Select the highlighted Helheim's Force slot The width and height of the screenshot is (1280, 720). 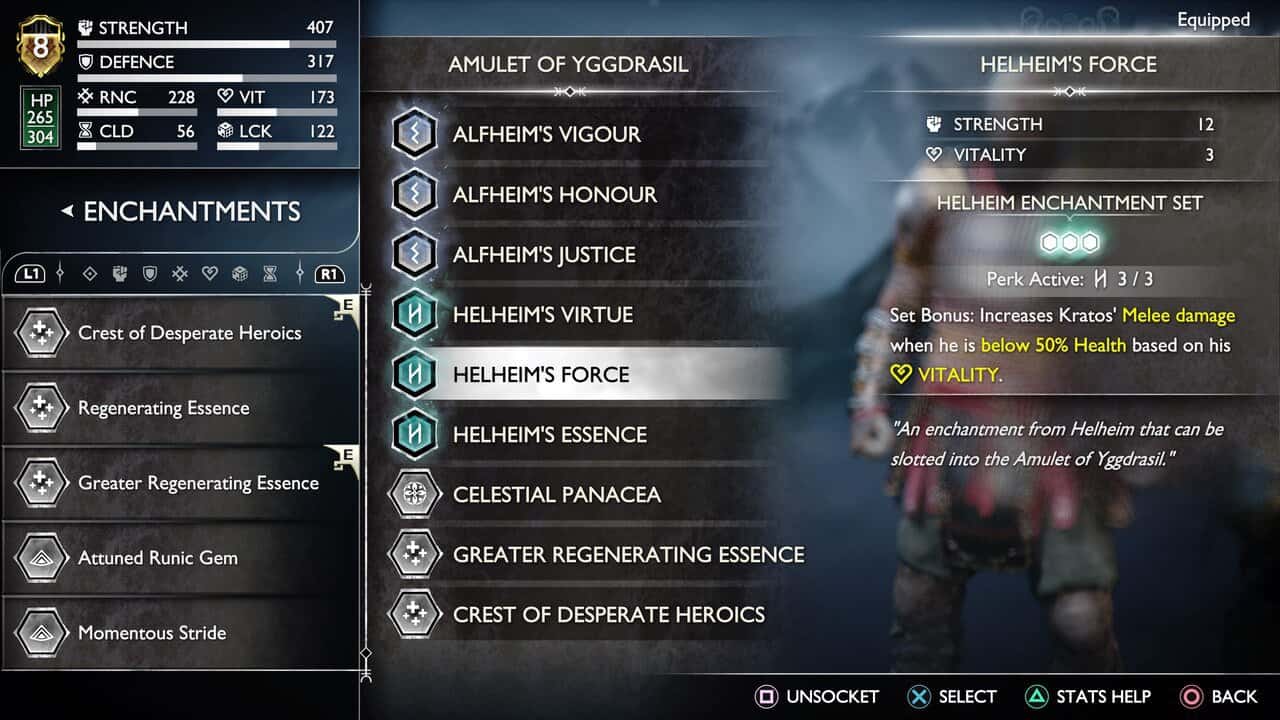point(541,375)
